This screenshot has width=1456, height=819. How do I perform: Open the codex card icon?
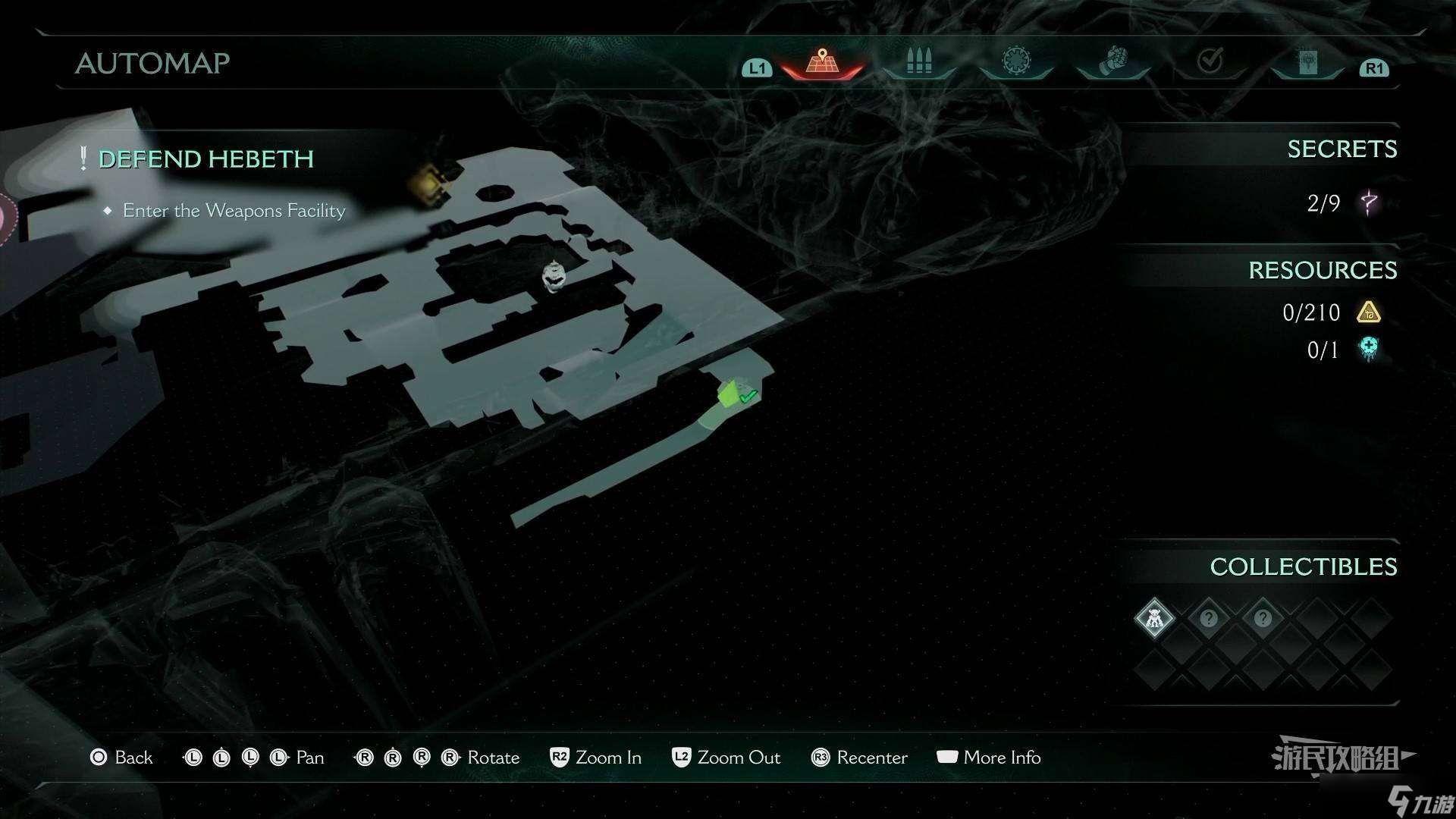(x=1307, y=61)
